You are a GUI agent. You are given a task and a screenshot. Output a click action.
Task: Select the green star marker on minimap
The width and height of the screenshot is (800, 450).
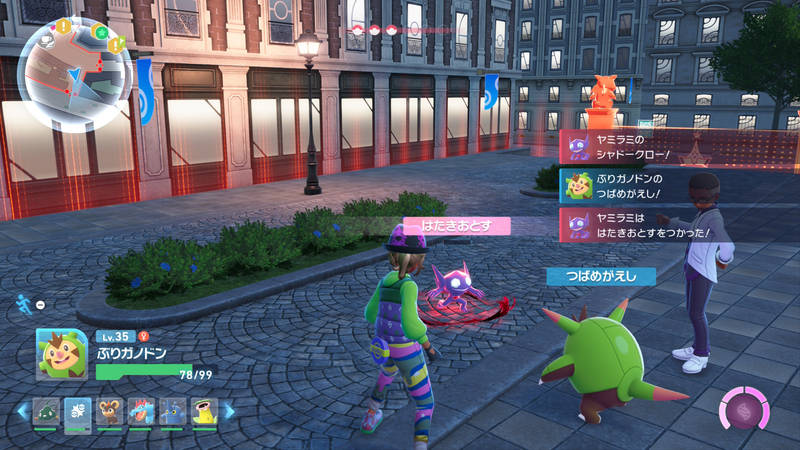tap(100, 32)
